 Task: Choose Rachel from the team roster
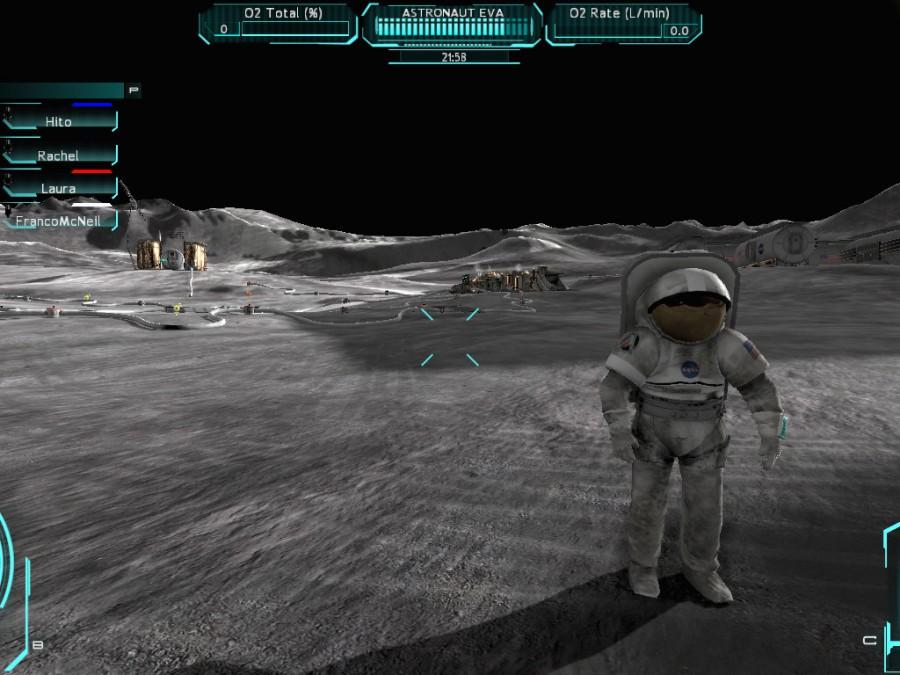click(59, 155)
